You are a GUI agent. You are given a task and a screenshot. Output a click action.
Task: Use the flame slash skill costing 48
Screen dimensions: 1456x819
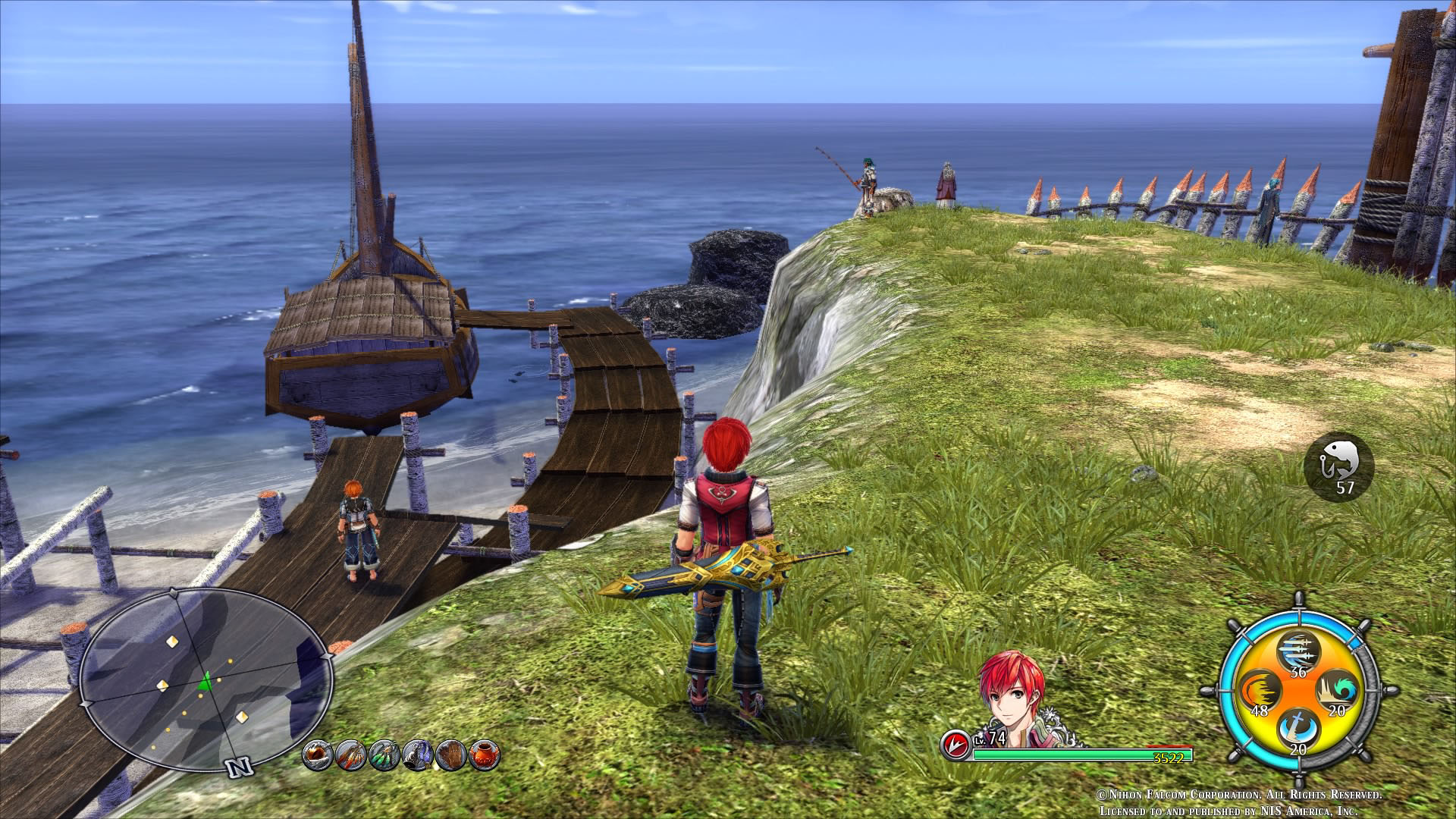pyautogui.click(x=1260, y=692)
